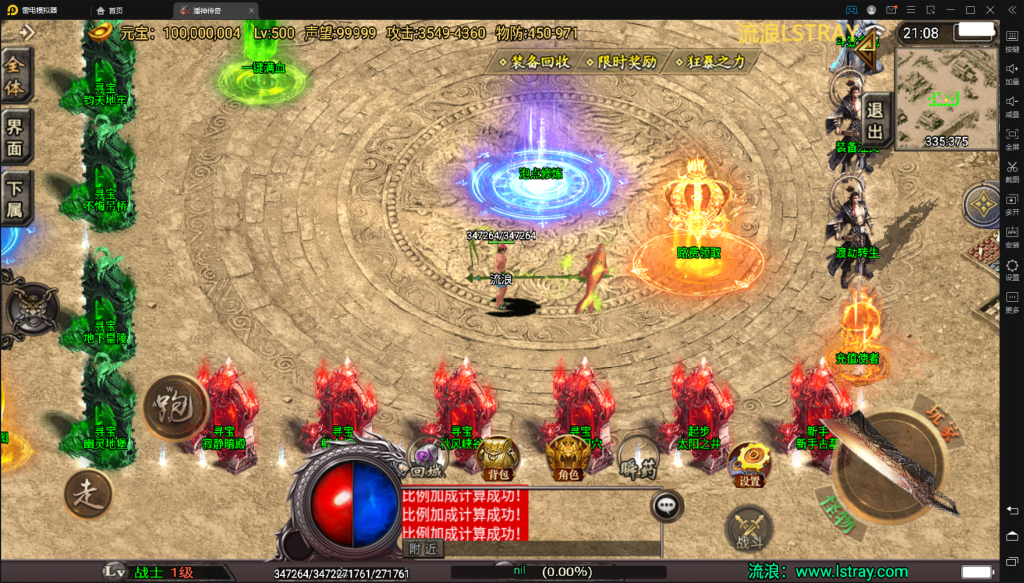Click the 退出 exit button
The image size is (1024, 583).
pos(874,122)
